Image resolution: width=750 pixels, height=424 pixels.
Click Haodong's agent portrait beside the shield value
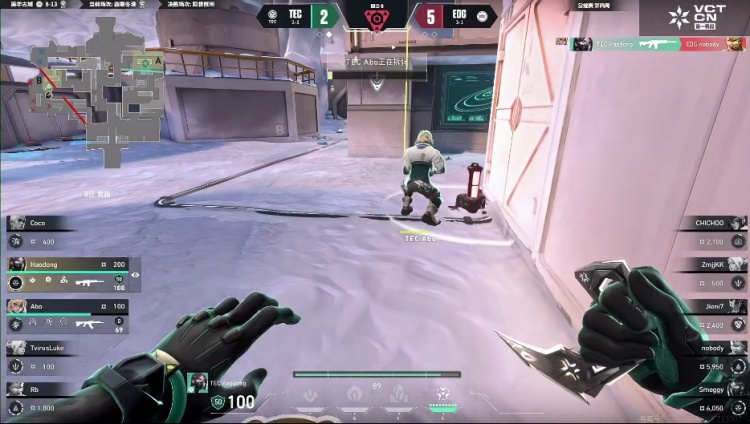[x=198, y=384]
